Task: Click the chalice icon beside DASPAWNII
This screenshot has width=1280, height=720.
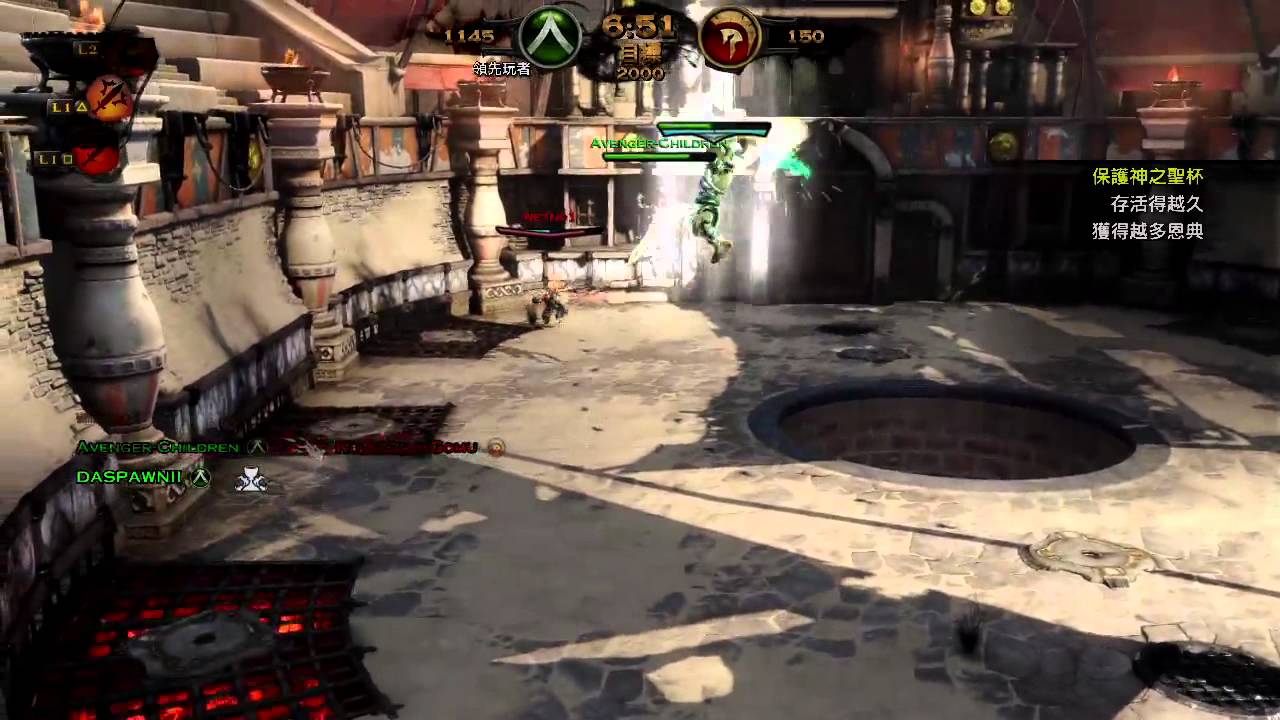Action: coord(250,480)
